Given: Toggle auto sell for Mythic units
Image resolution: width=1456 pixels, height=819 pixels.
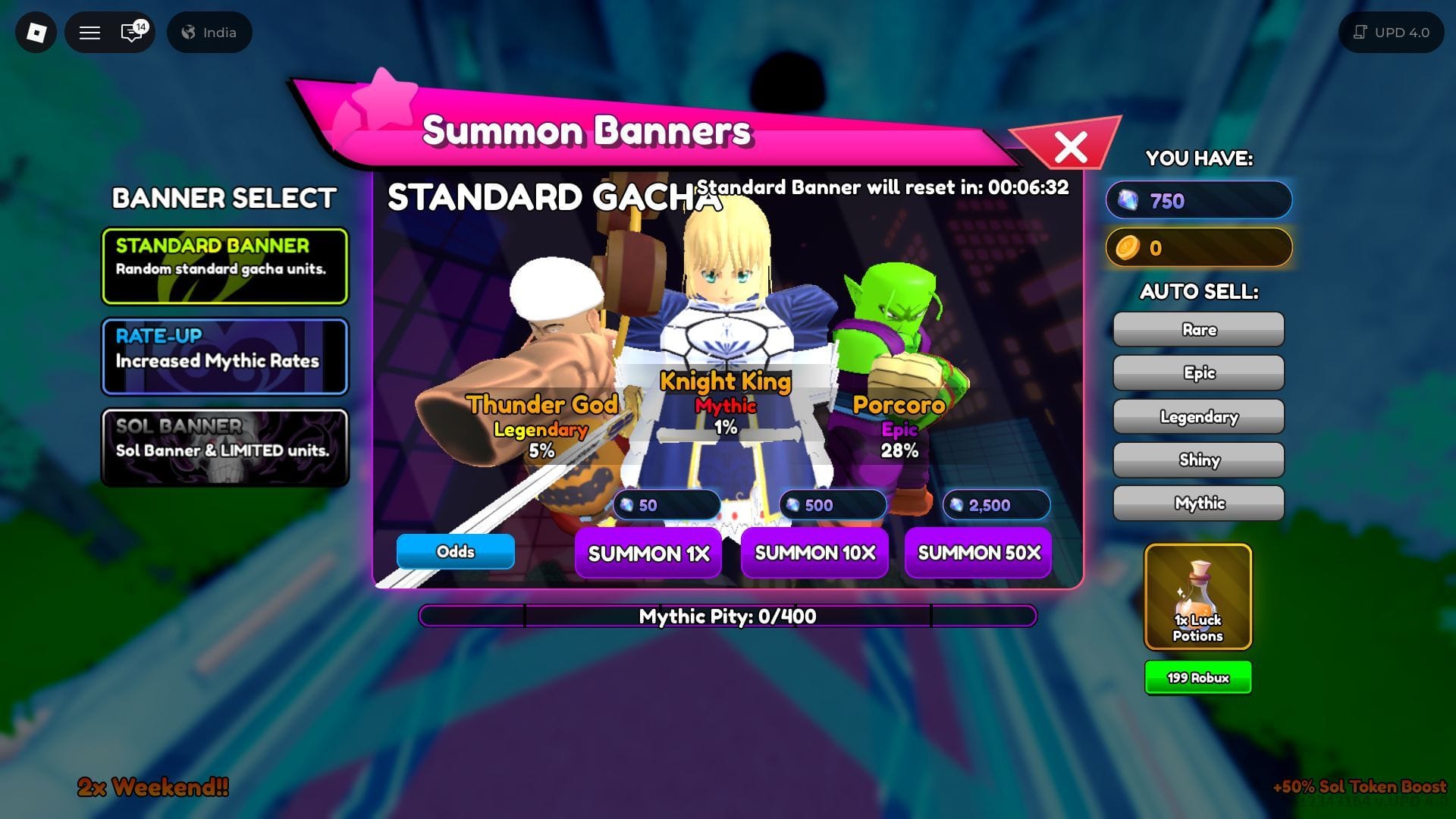Looking at the screenshot, I should pos(1197,503).
